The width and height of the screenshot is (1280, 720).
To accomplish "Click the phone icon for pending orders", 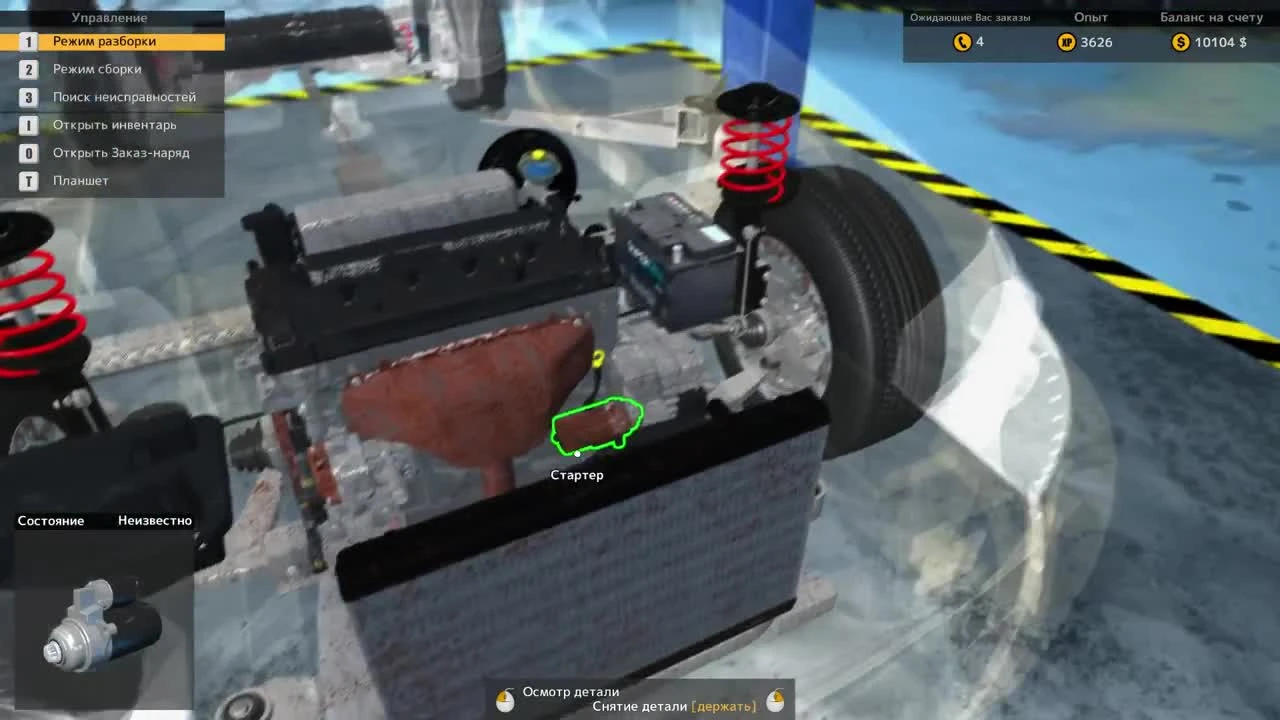I will pos(961,42).
